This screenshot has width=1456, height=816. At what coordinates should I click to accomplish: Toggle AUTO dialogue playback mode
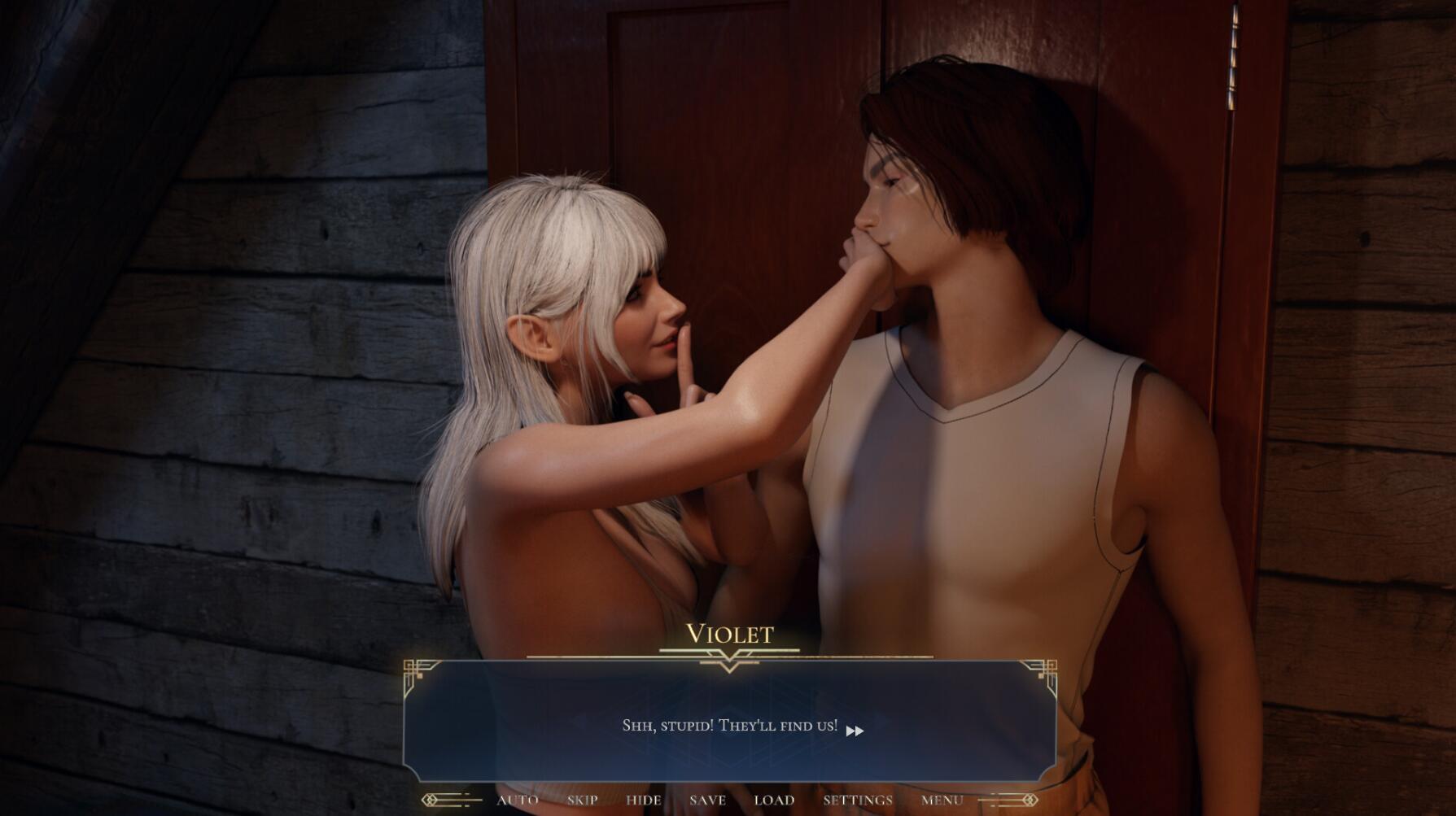pyautogui.click(x=517, y=801)
